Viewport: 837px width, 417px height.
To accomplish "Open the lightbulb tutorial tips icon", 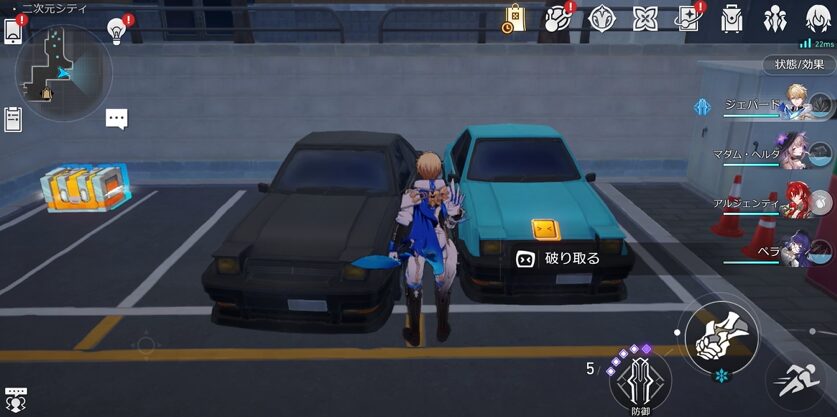I will (x=117, y=31).
